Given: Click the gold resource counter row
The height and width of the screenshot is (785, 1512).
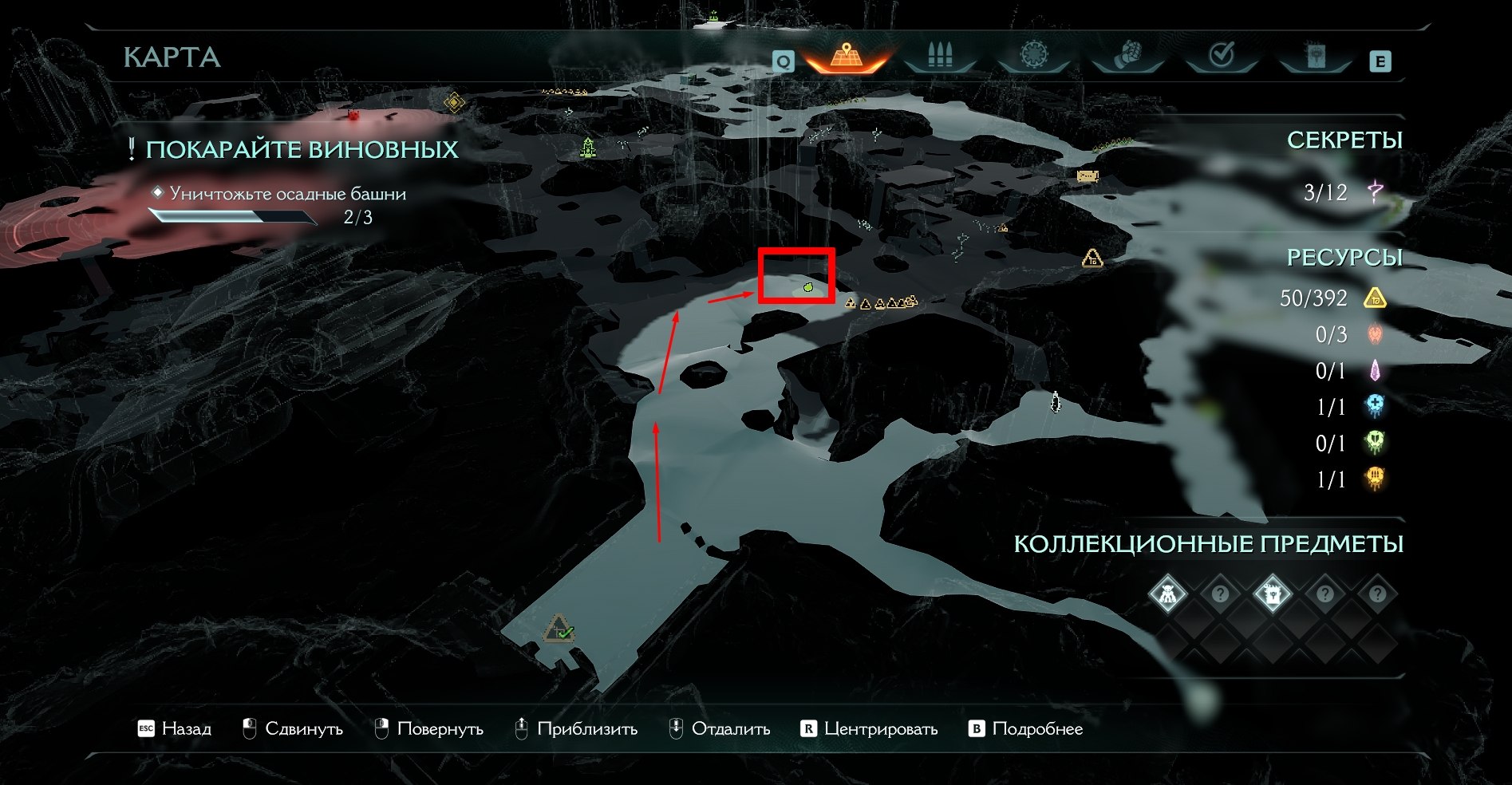Looking at the screenshot, I should click(x=1332, y=298).
